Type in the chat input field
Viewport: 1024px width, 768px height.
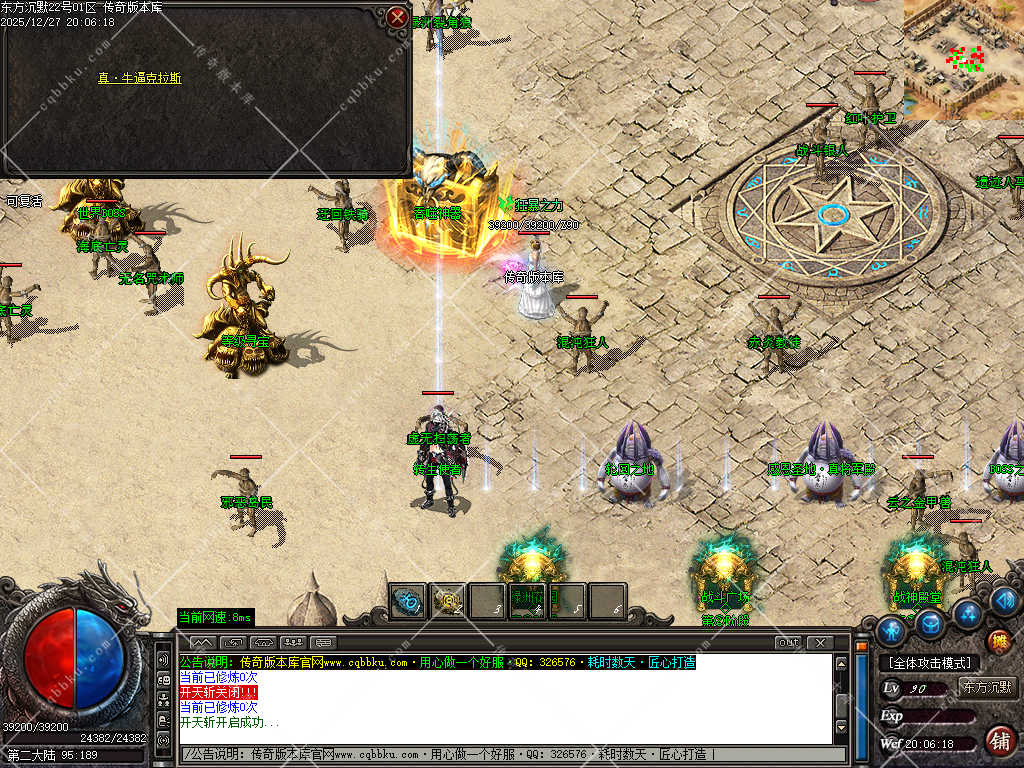(510, 754)
